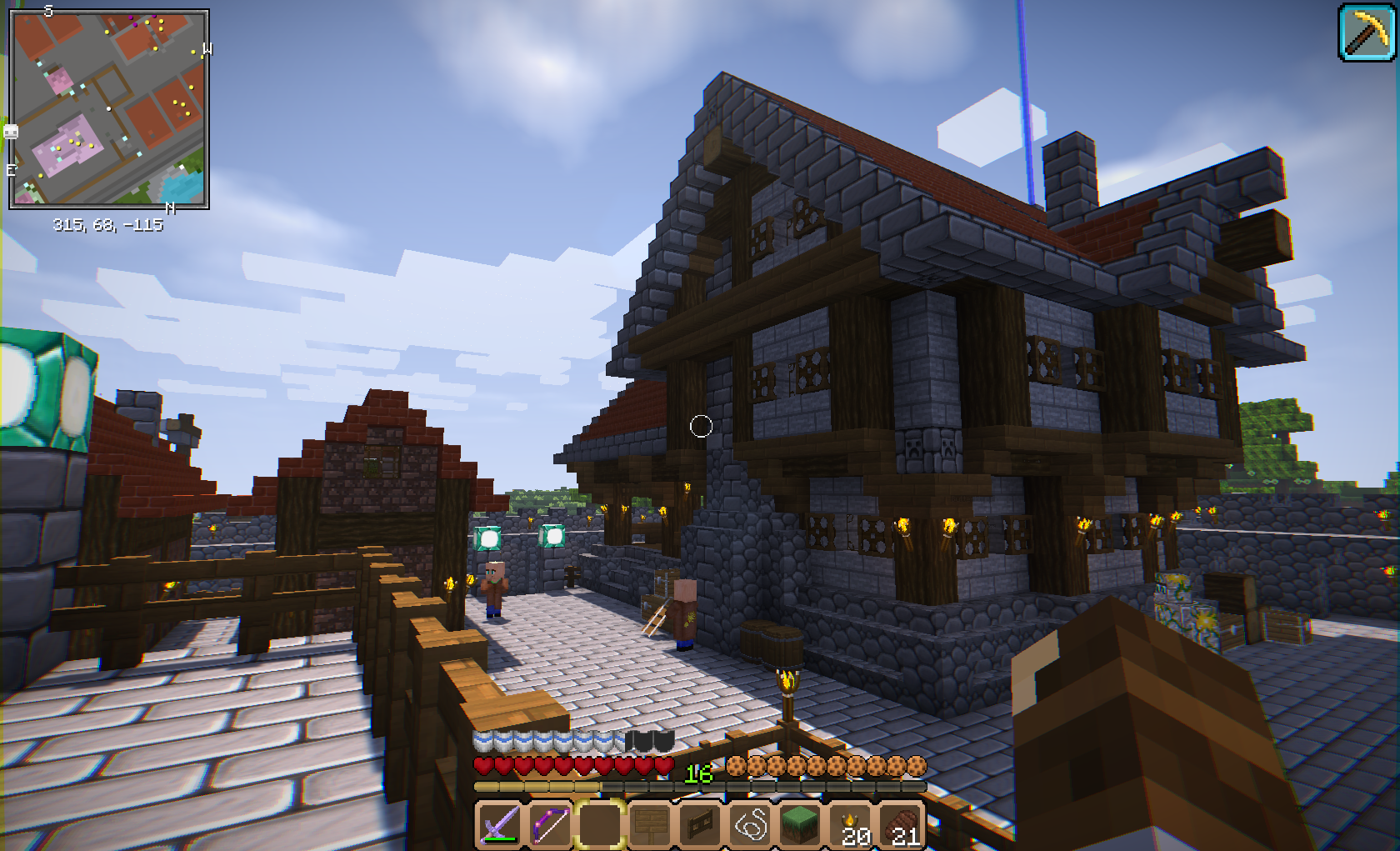Select the grass block hotbar slot
The width and height of the screenshot is (1400, 851).
pos(800,824)
